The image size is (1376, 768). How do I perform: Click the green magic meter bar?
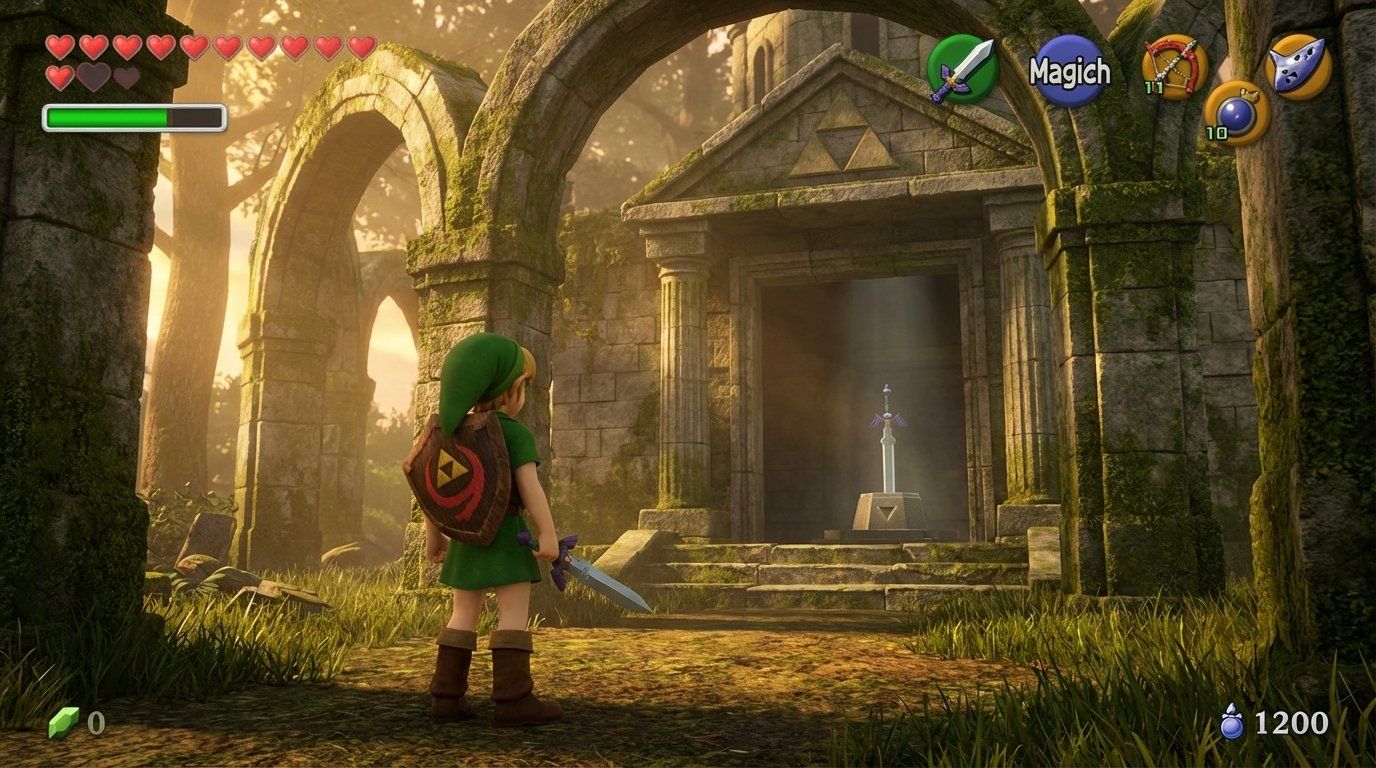105,117
